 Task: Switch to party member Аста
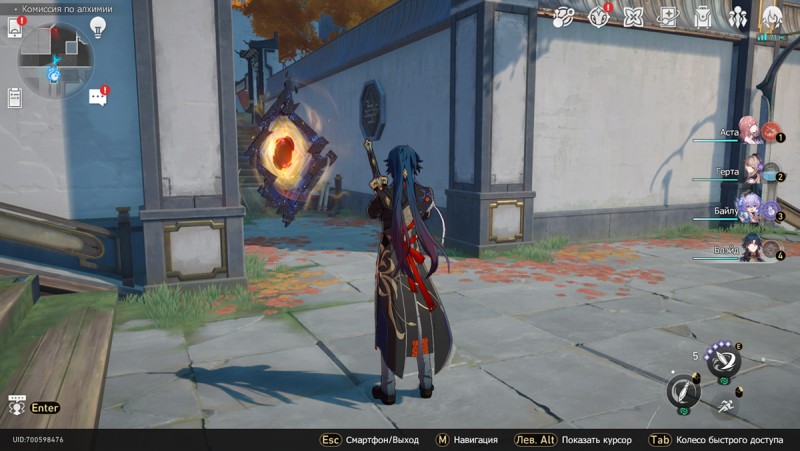pos(752,132)
